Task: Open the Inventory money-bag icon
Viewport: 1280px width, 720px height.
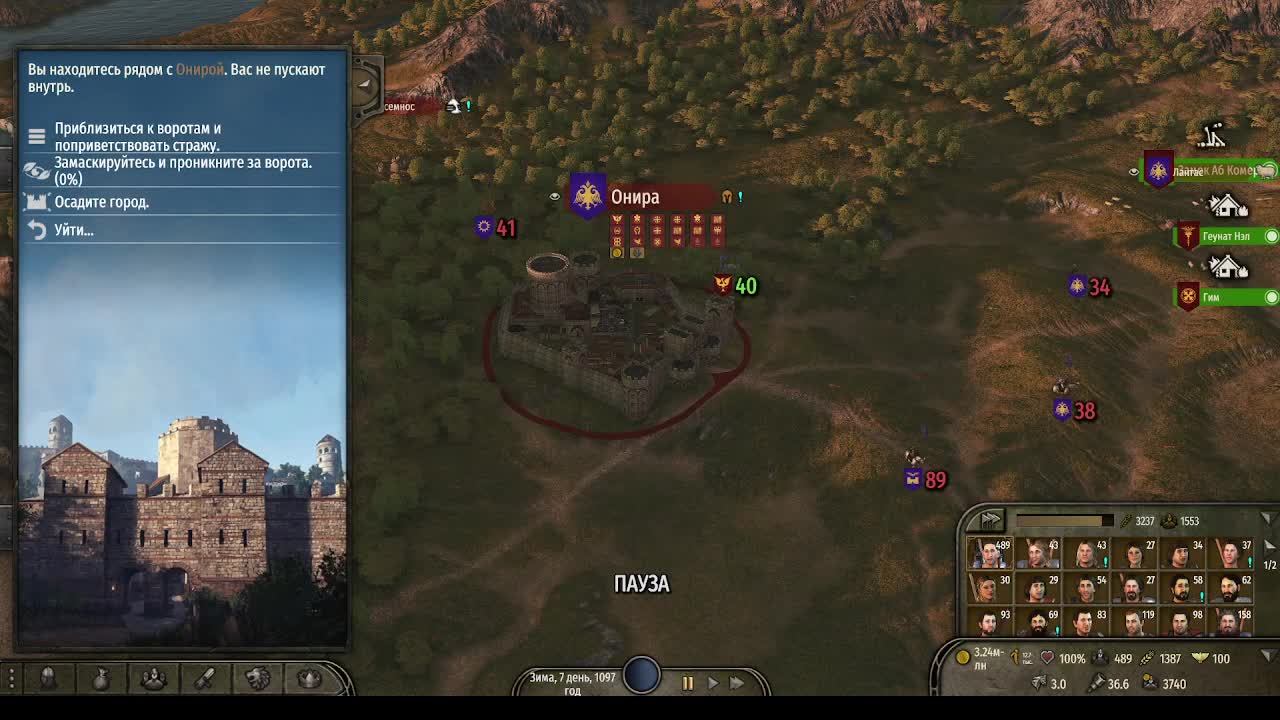Action: point(100,678)
